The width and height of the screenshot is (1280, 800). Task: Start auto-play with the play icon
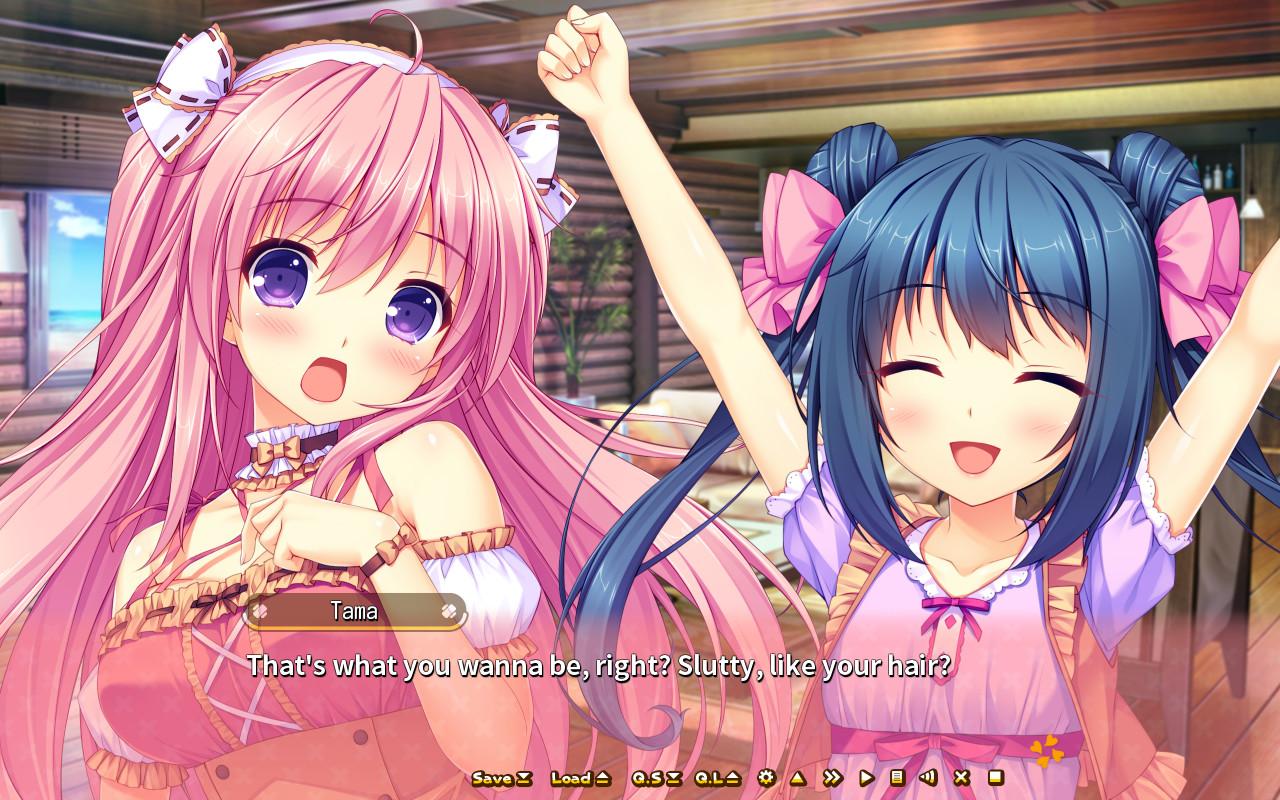[865, 778]
